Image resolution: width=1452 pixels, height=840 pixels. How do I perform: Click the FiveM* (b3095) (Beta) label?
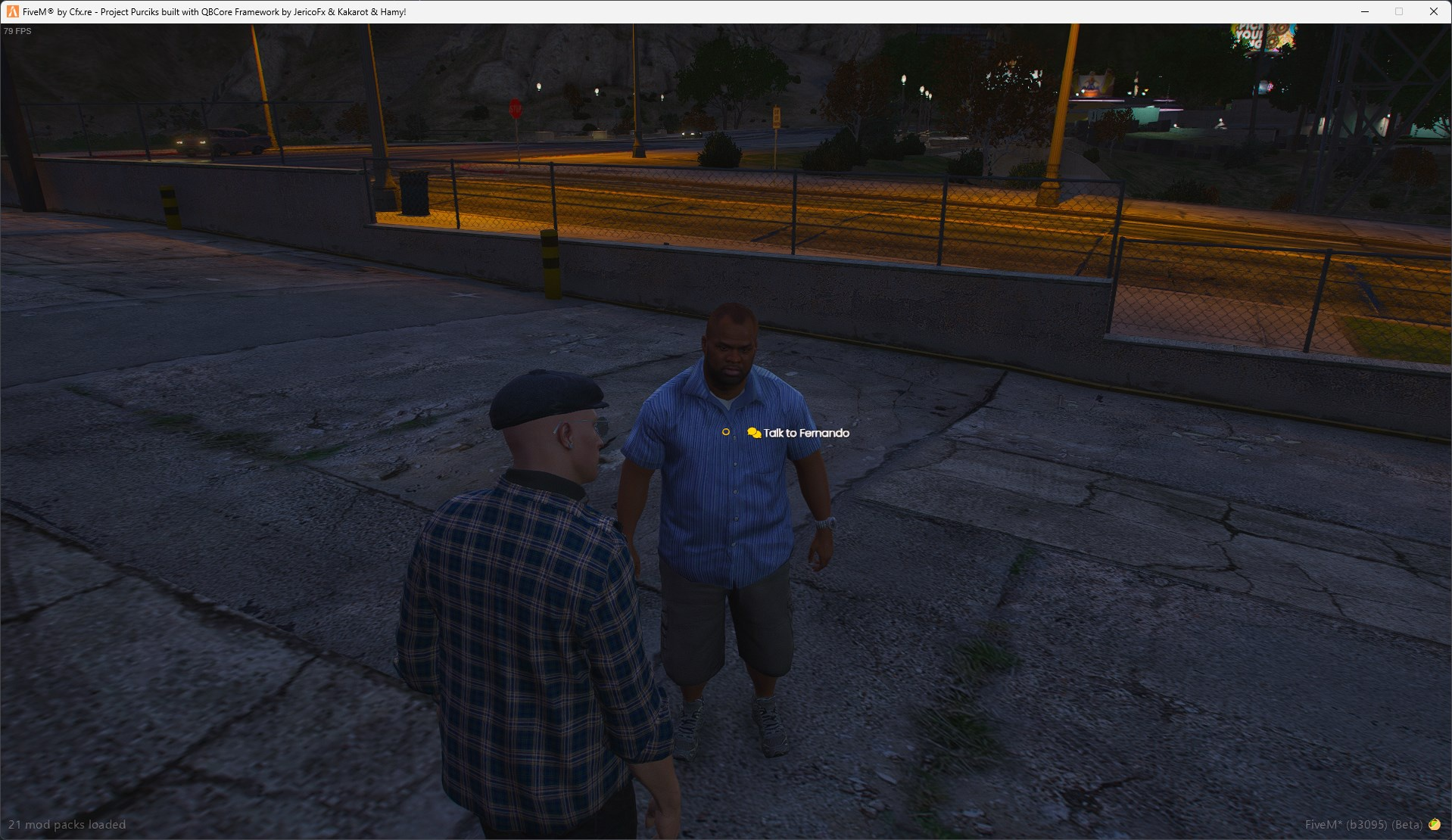1363,824
